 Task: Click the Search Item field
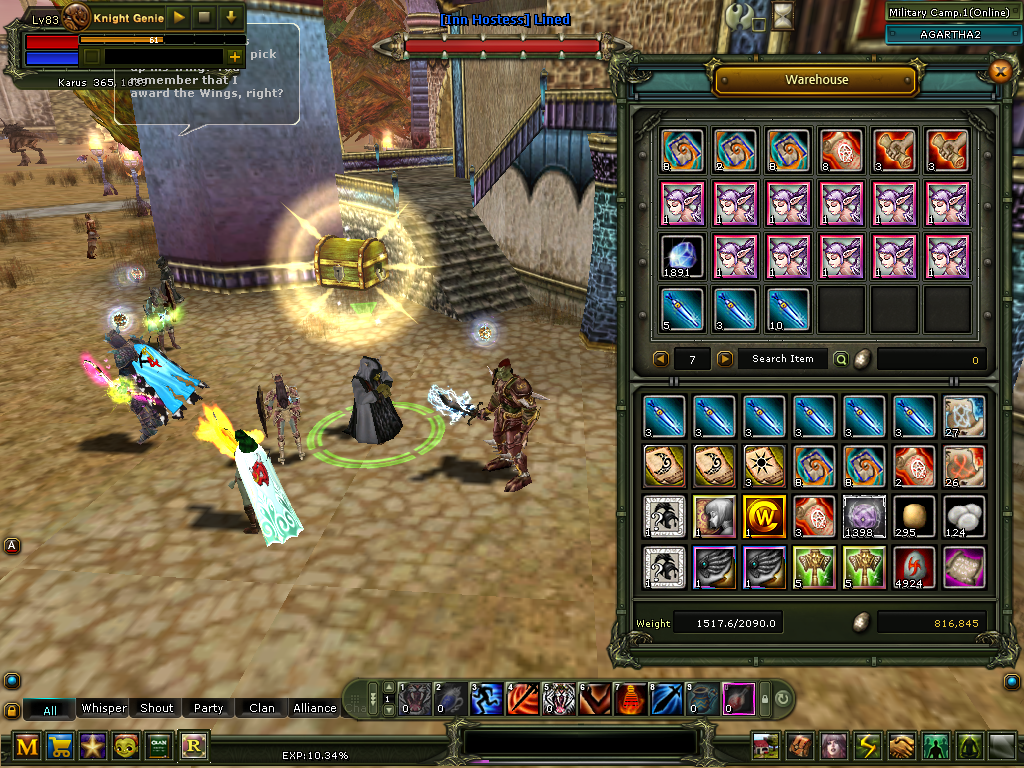coord(783,359)
